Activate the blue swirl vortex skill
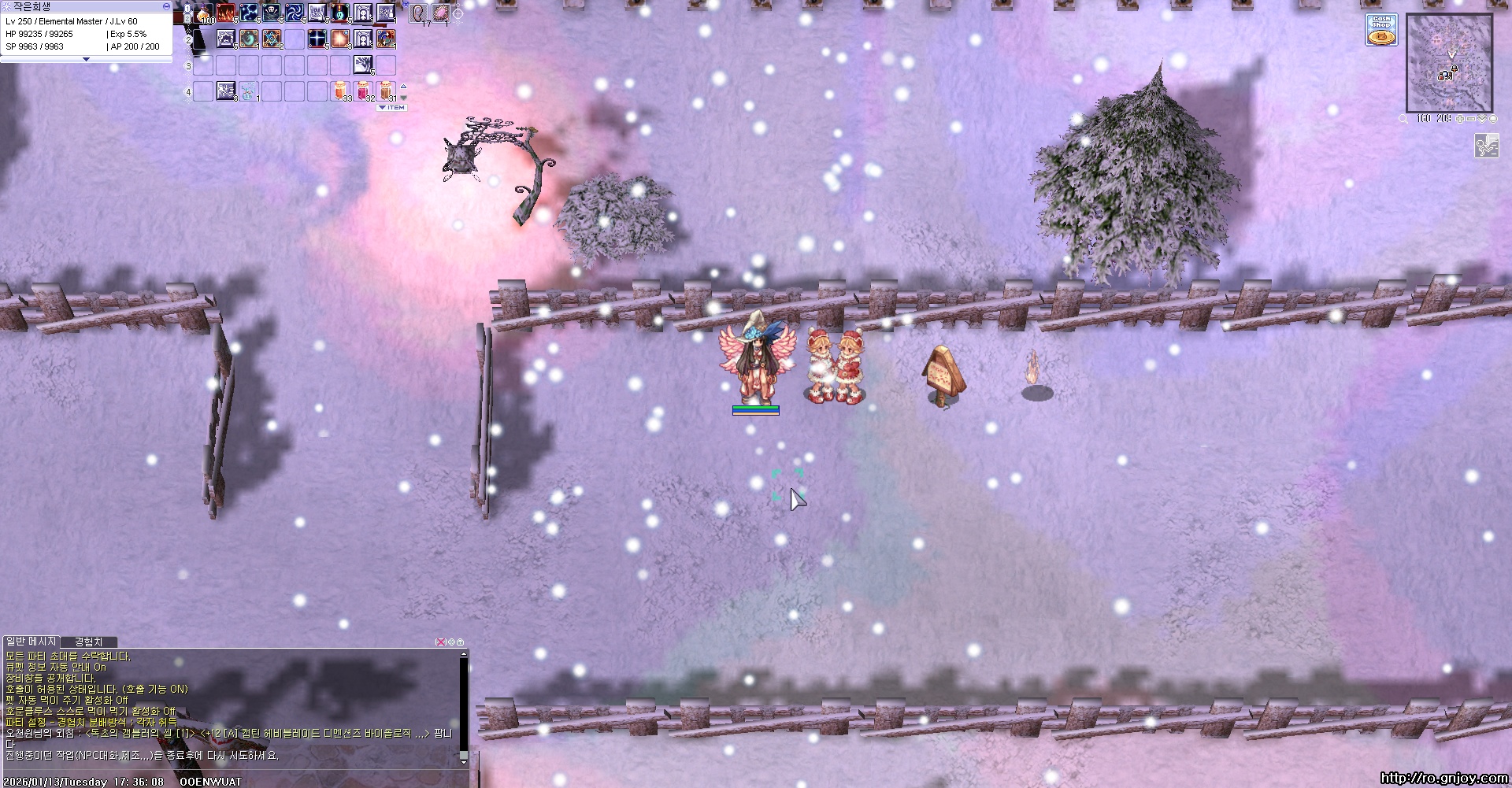Viewport: 1512px width, 788px height. click(295, 13)
